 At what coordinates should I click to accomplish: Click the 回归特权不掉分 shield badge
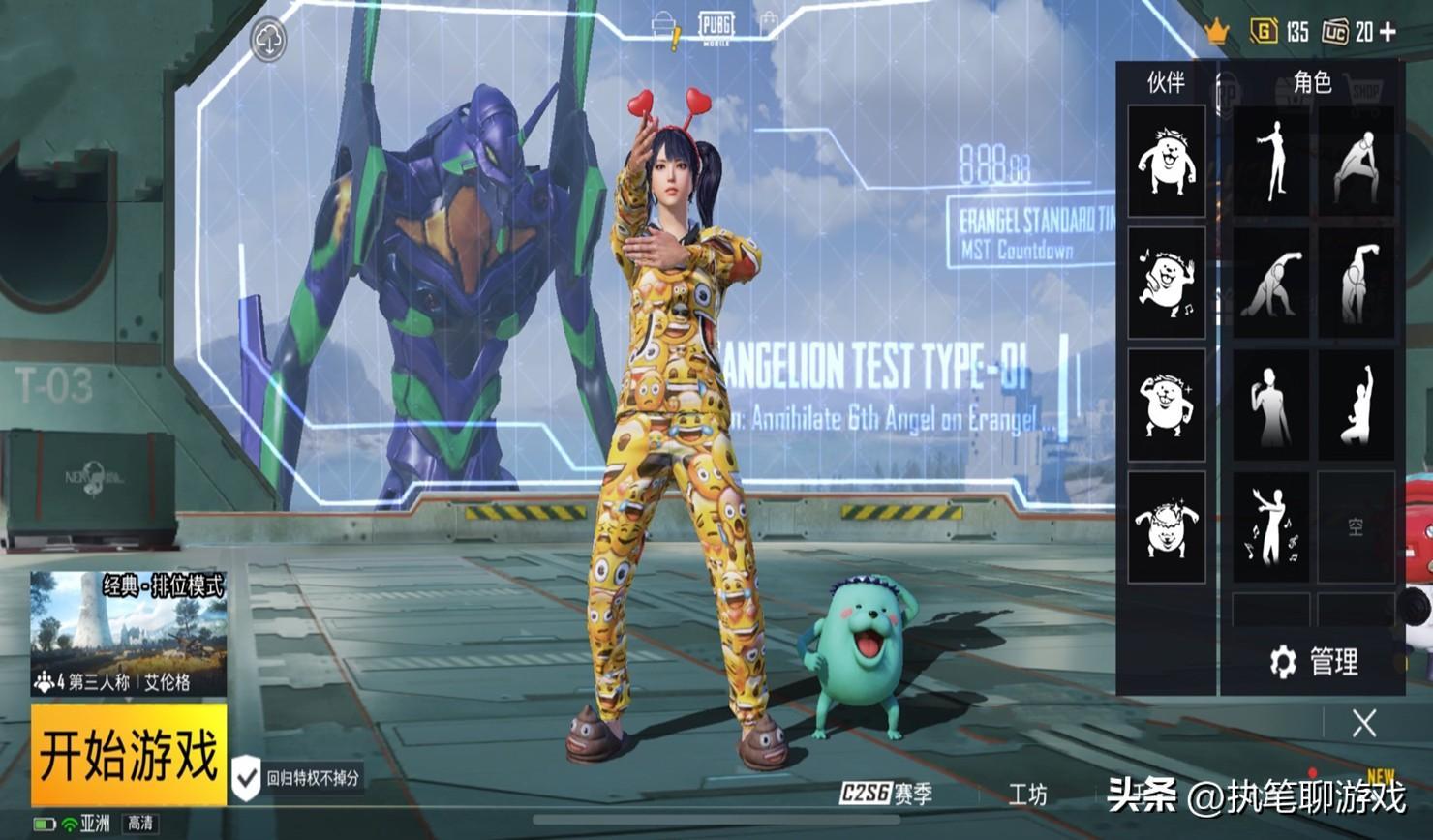[x=247, y=777]
